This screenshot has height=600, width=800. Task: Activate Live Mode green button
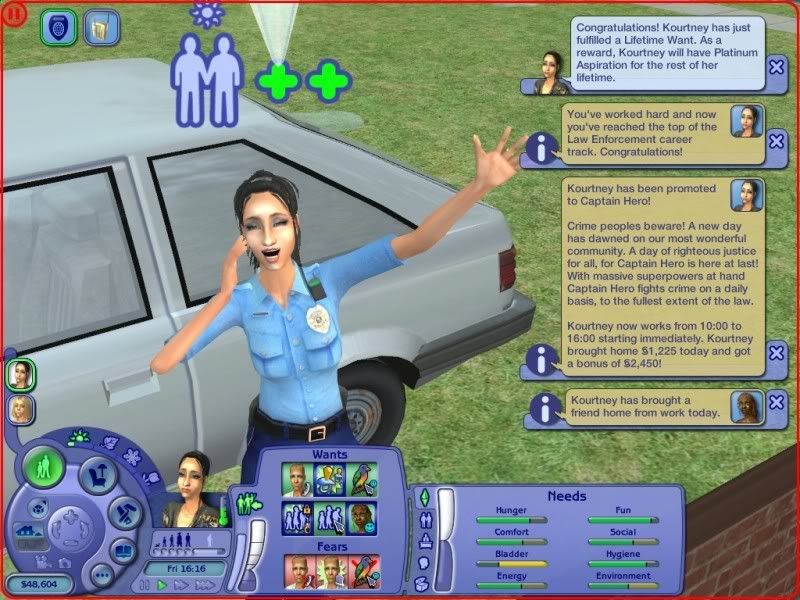(x=44, y=467)
